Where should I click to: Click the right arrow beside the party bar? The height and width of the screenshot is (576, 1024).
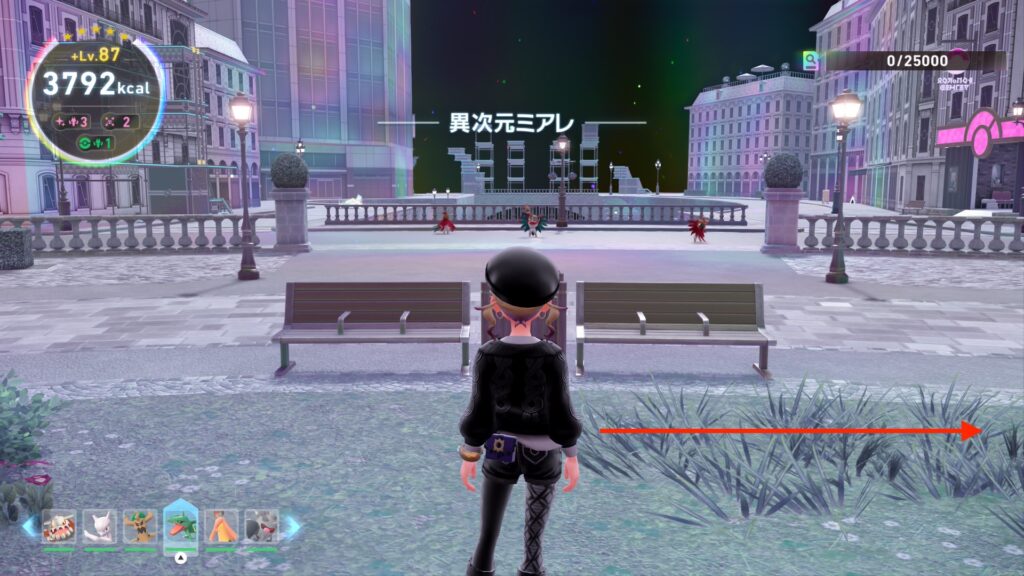[293, 526]
